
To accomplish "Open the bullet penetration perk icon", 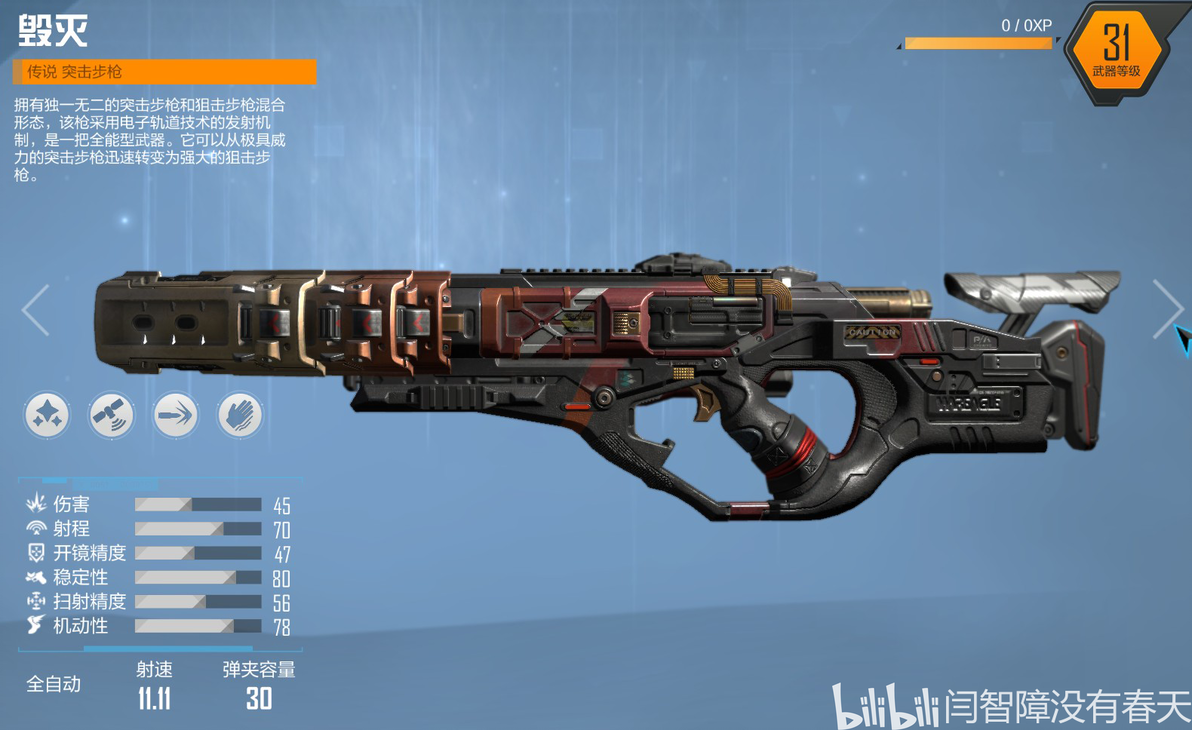I will coord(176,414).
